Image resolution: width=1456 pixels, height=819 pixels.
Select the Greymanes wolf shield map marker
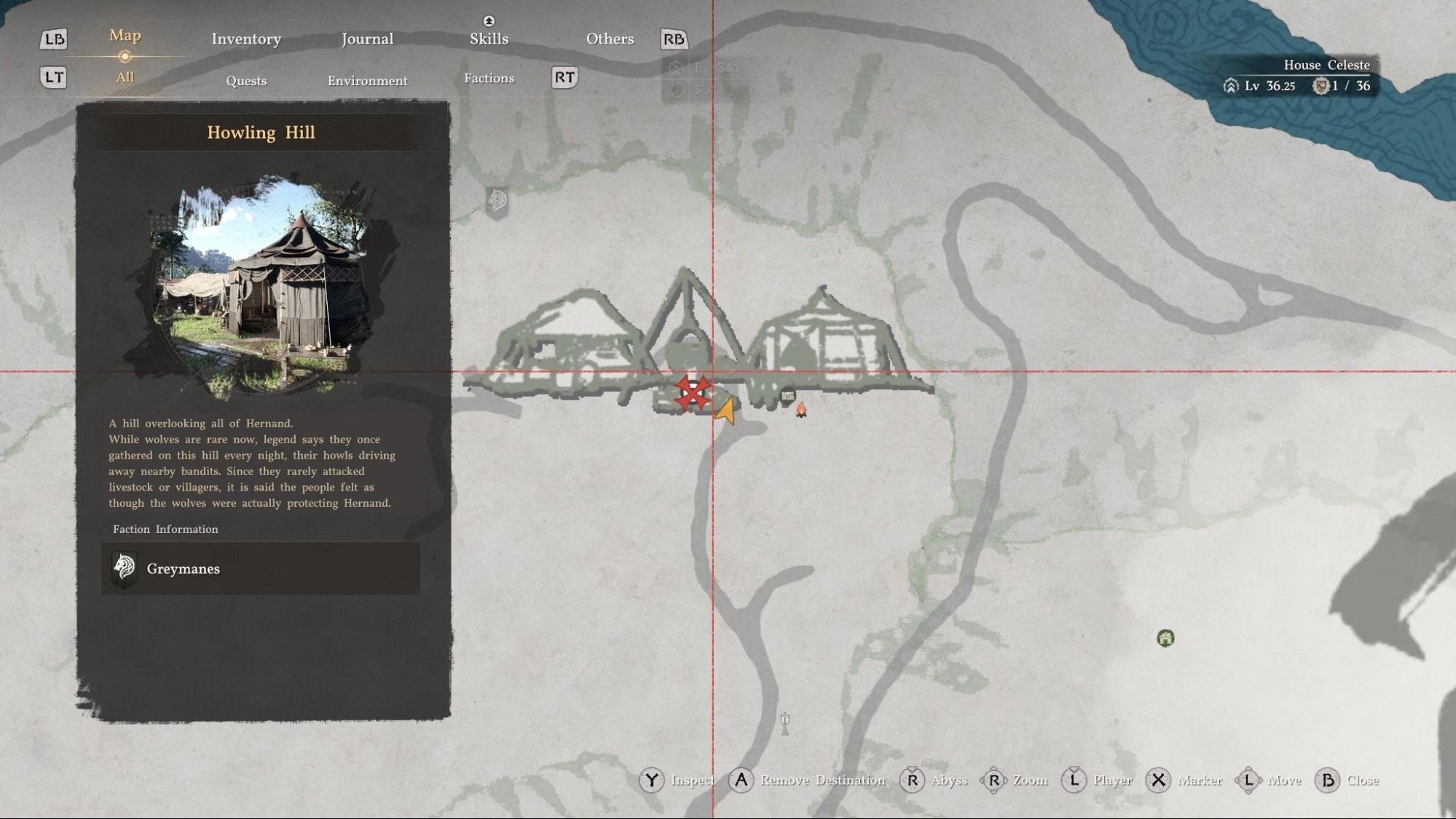pos(497,201)
